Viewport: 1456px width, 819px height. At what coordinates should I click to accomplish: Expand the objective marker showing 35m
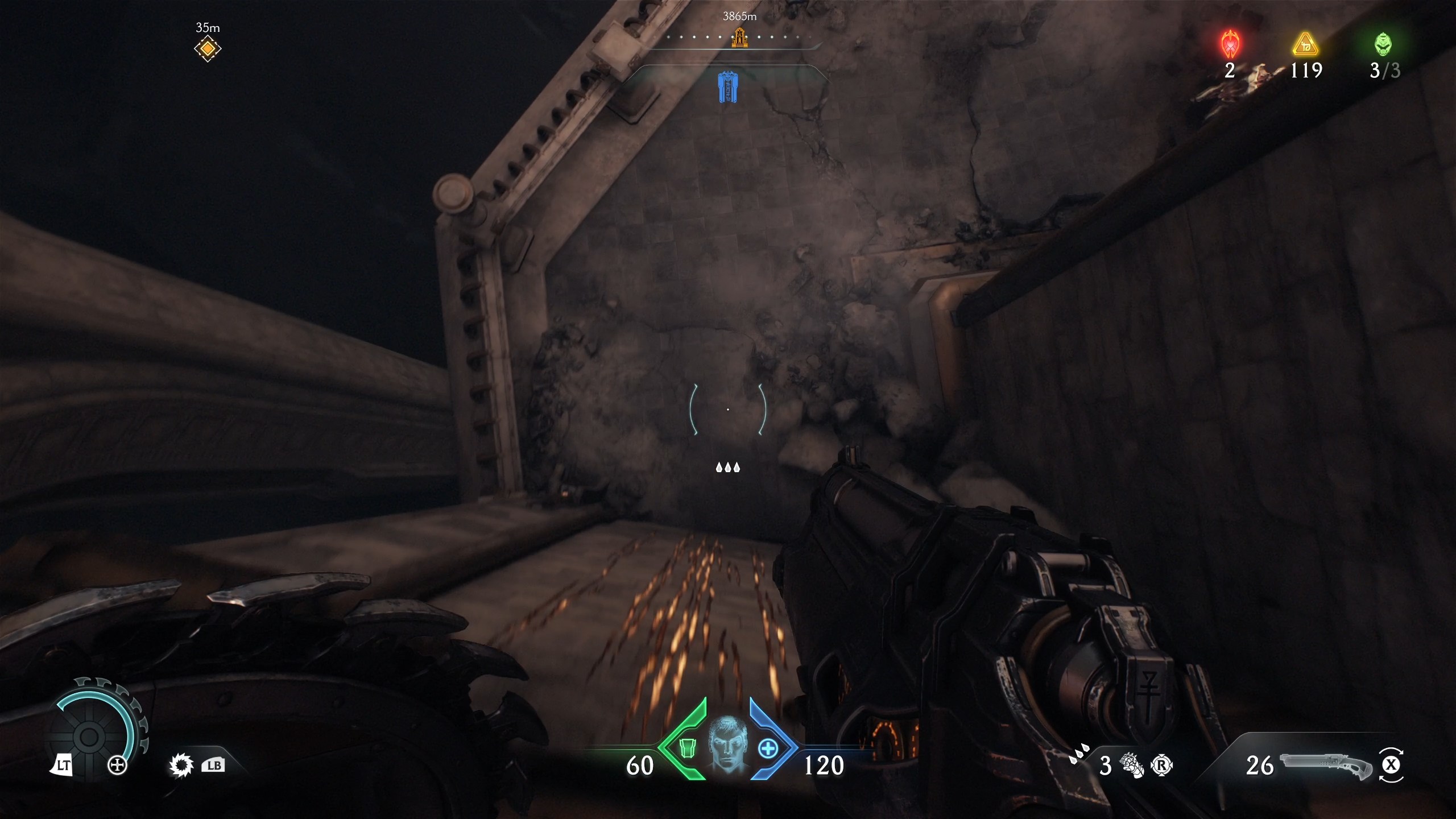click(x=208, y=48)
